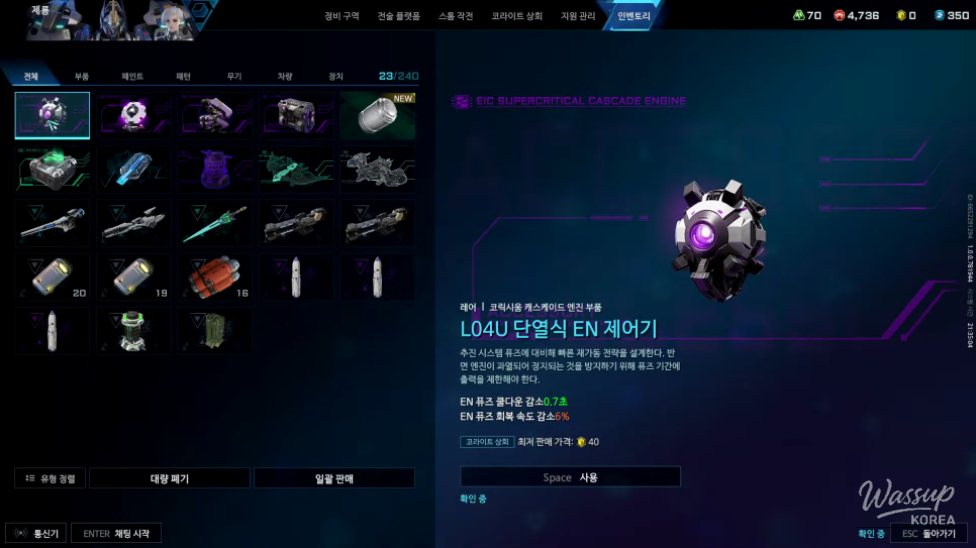976x548 pixels.
Task: Click the 대량 폐기 bulk discard button
Action: click(x=169, y=479)
